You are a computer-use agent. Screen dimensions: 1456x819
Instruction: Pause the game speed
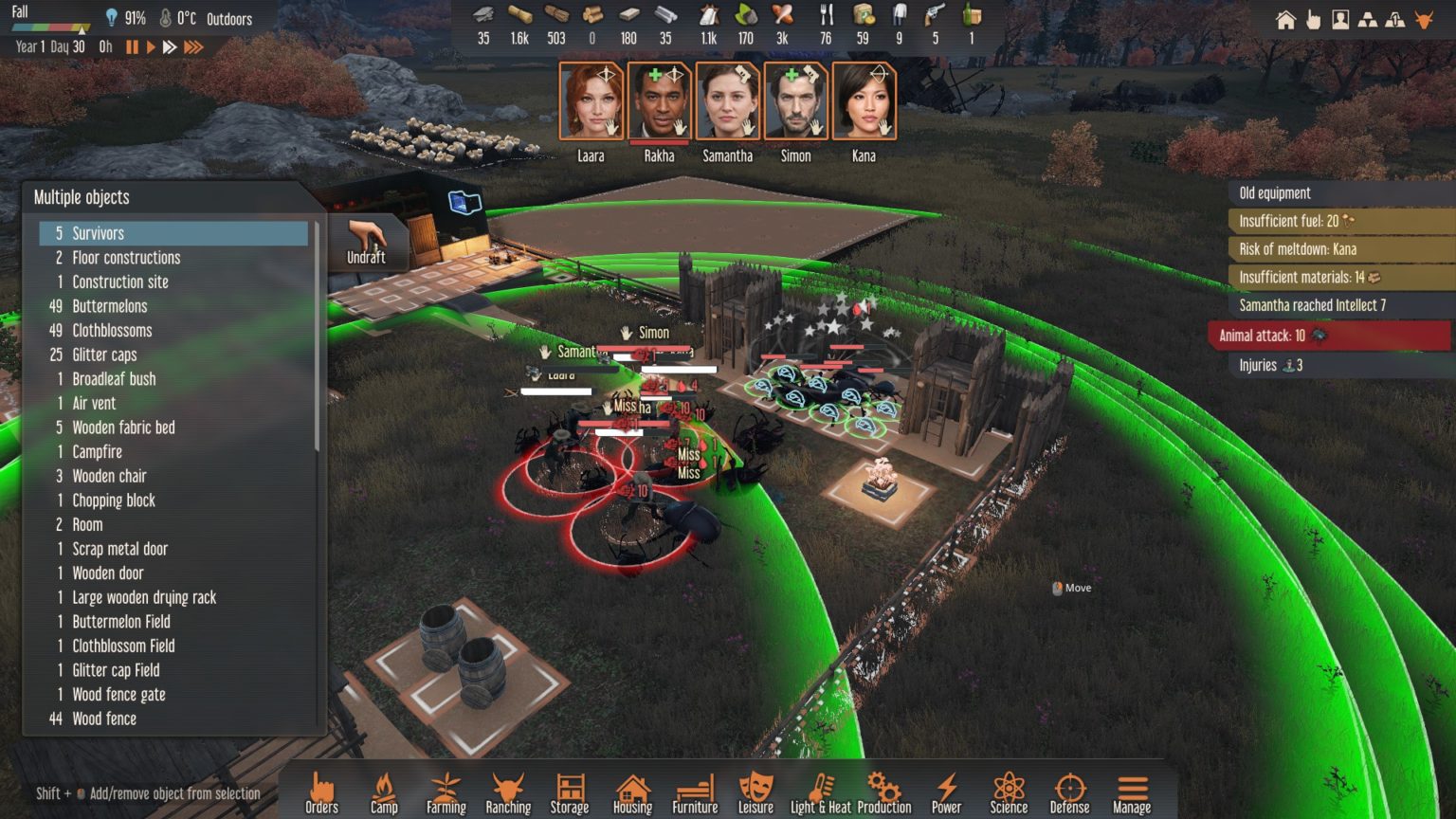132,46
